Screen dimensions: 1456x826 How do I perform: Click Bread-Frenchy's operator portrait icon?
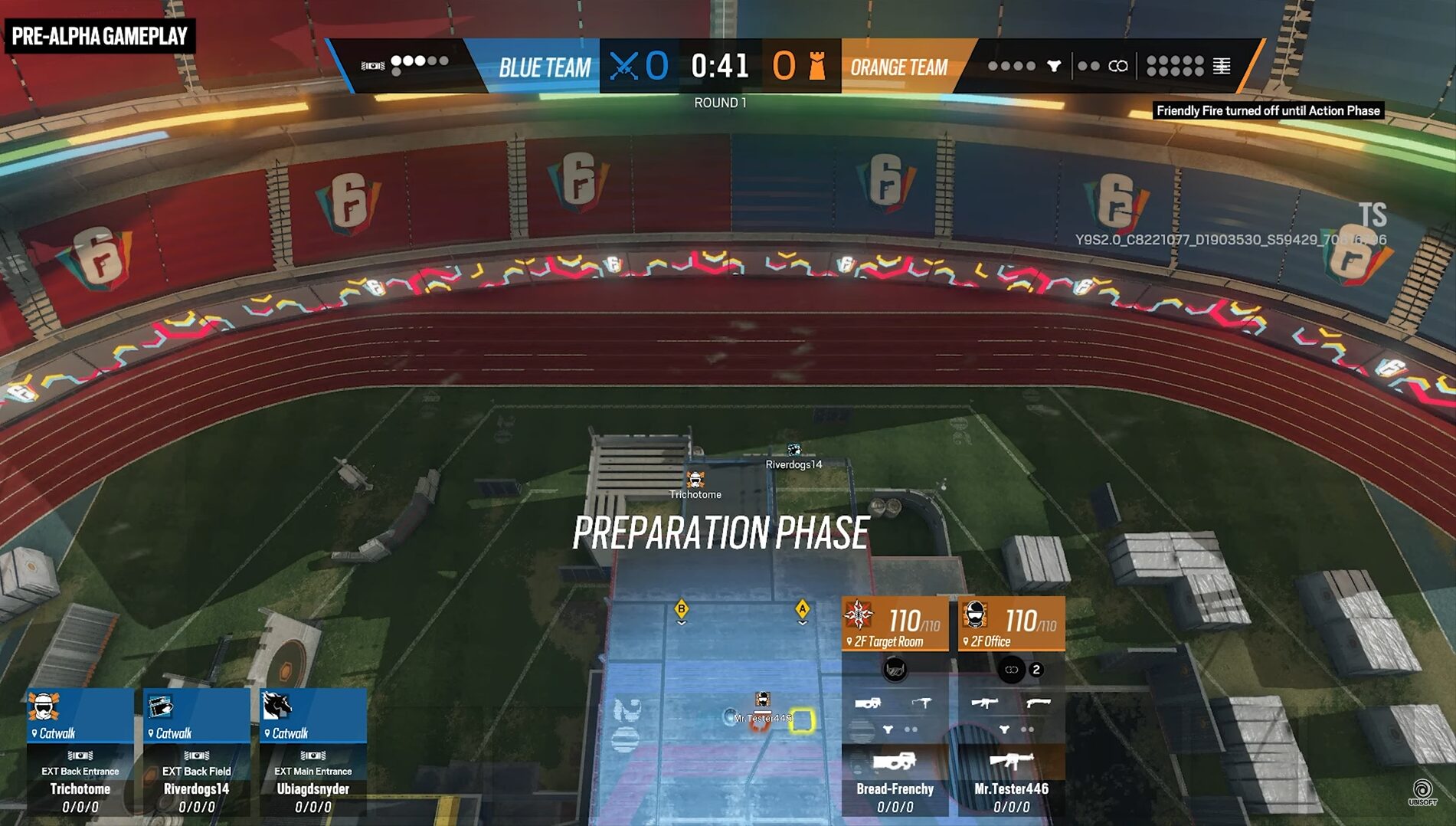tap(859, 615)
